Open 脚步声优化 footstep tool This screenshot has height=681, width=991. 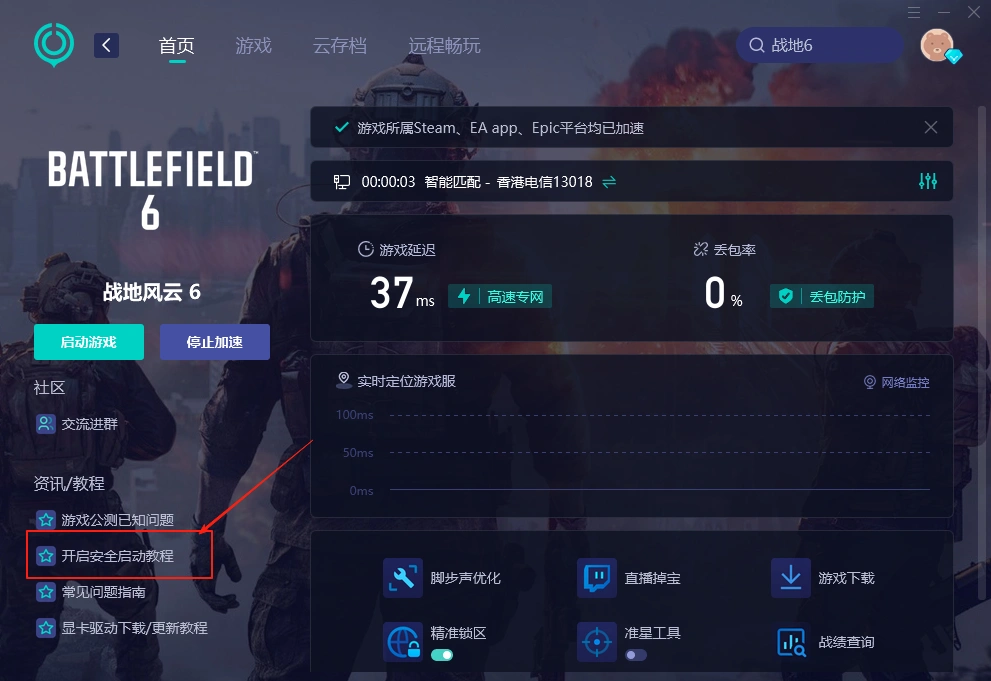tap(465, 578)
